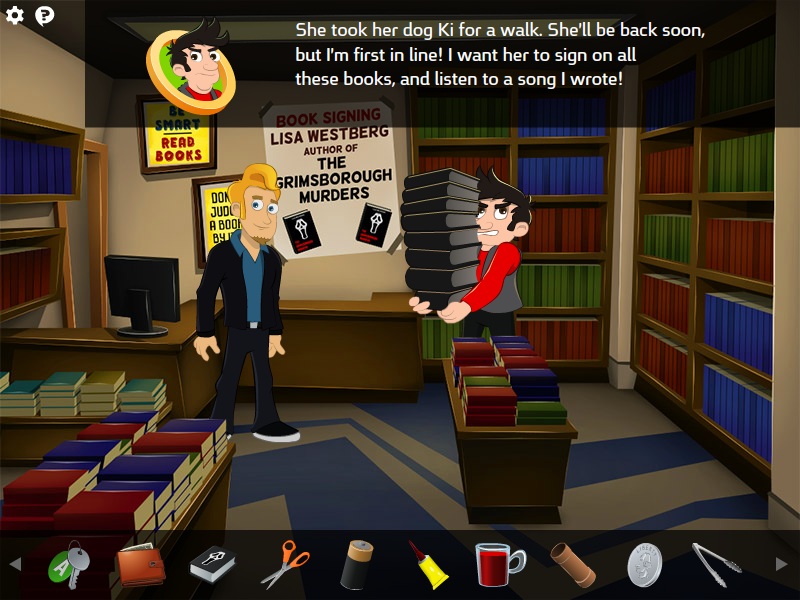Image resolution: width=800 pixels, height=600 pixels.
Task: Select the battery from inventory
Action: pos(356,565)
